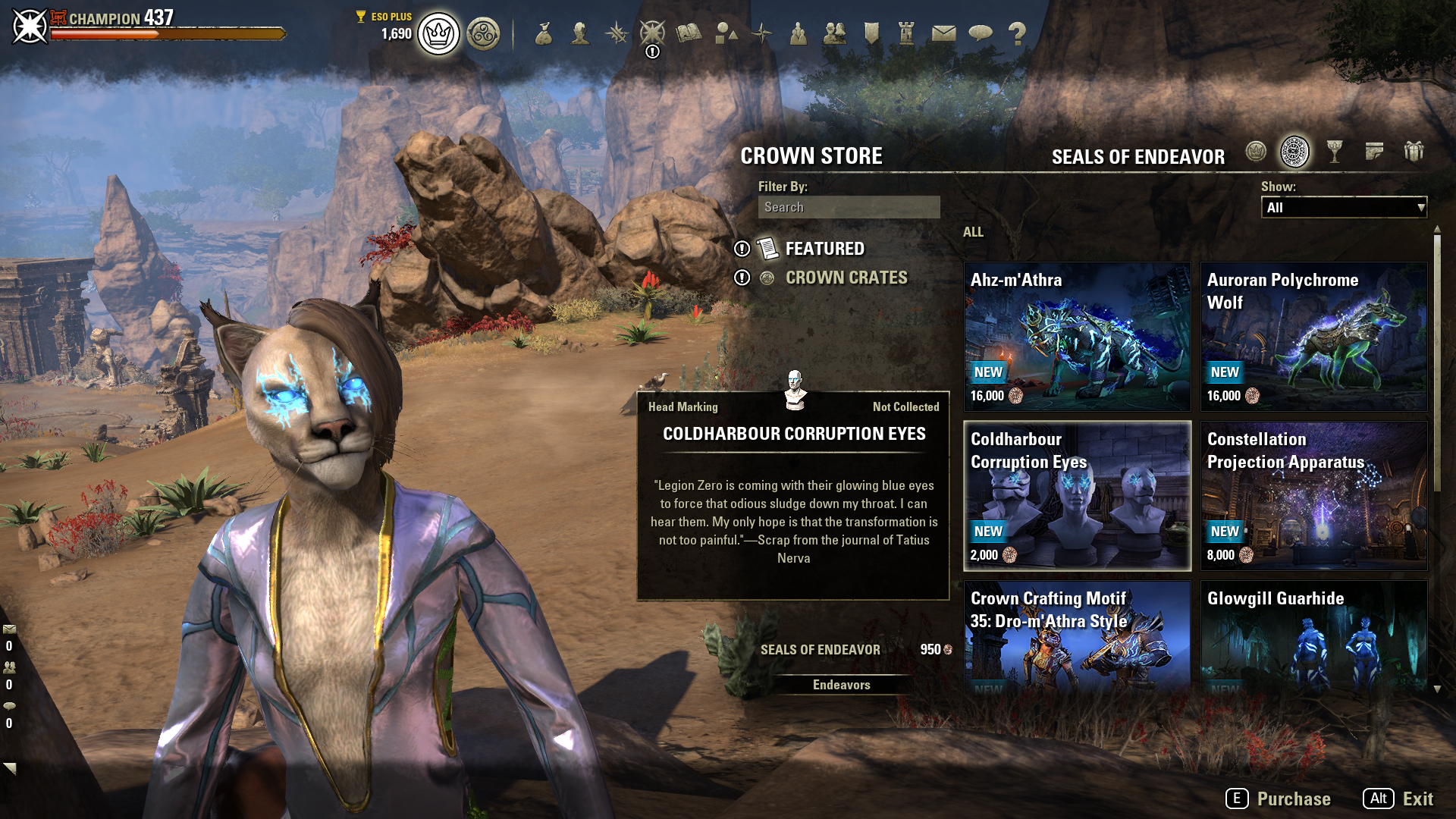The width and height of the screenshot is (1456, 819).
Task: Open the inventory bag icon
Action: 544,33
